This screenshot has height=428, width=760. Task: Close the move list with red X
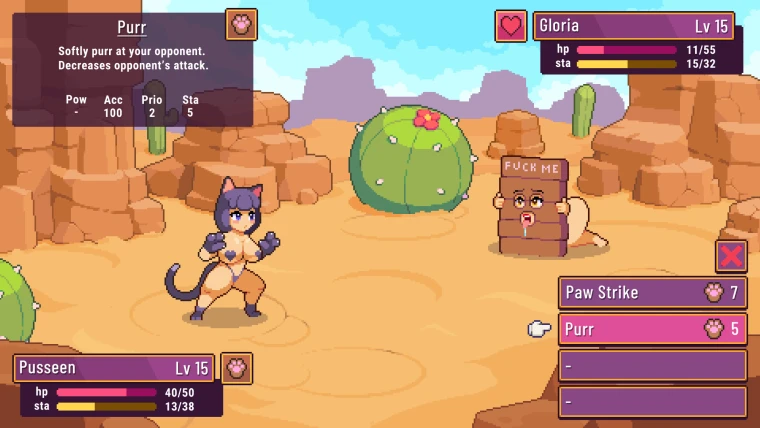pos(731,255)
